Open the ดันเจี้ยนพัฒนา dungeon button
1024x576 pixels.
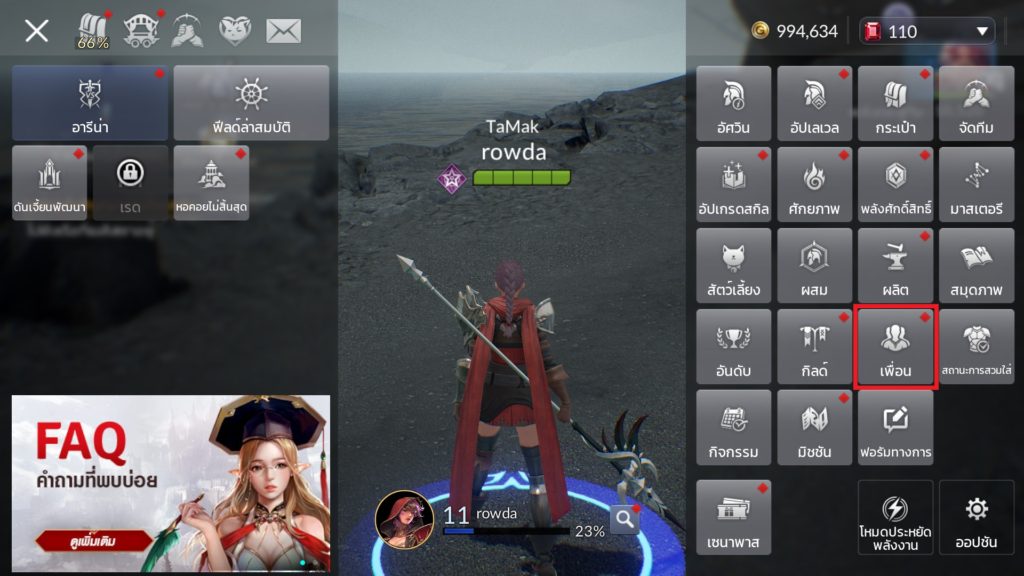50,183
